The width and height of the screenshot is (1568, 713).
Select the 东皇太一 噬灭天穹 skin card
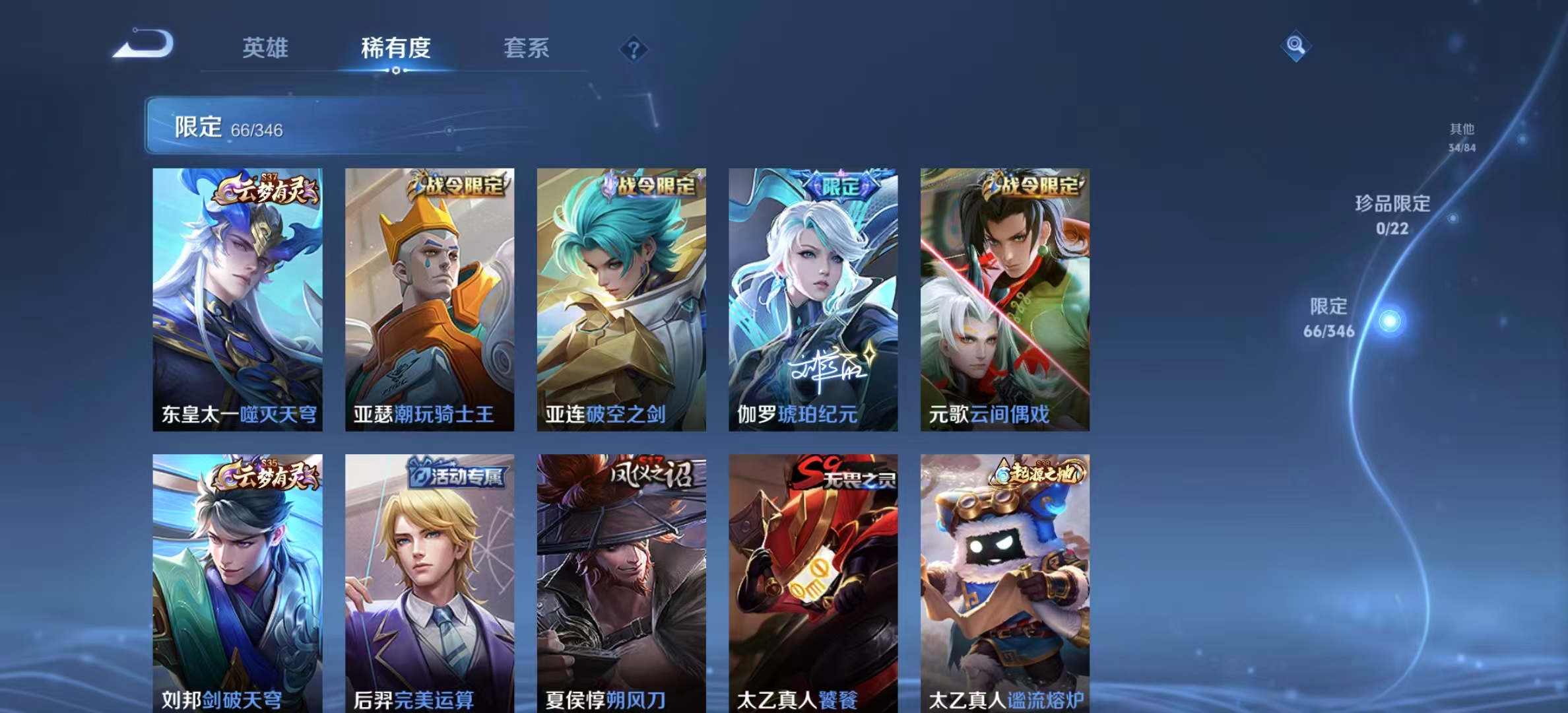click(x=238, y=300)
